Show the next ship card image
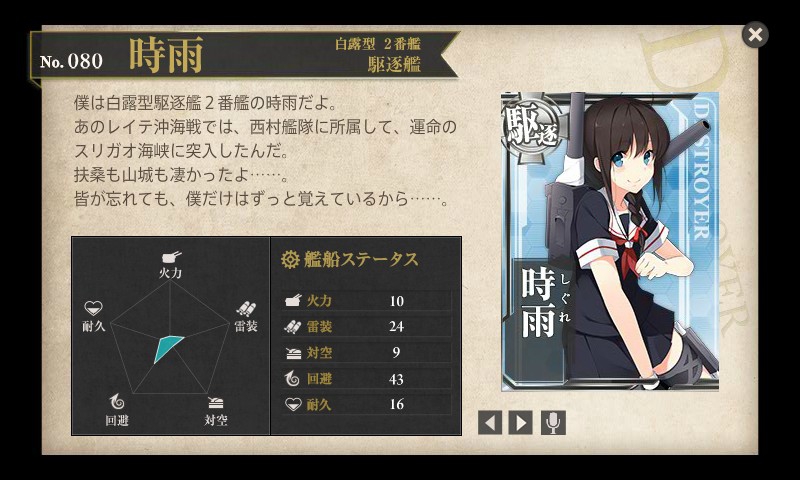The width and height of the screenshot is (800, 480). tap(520, 422)
